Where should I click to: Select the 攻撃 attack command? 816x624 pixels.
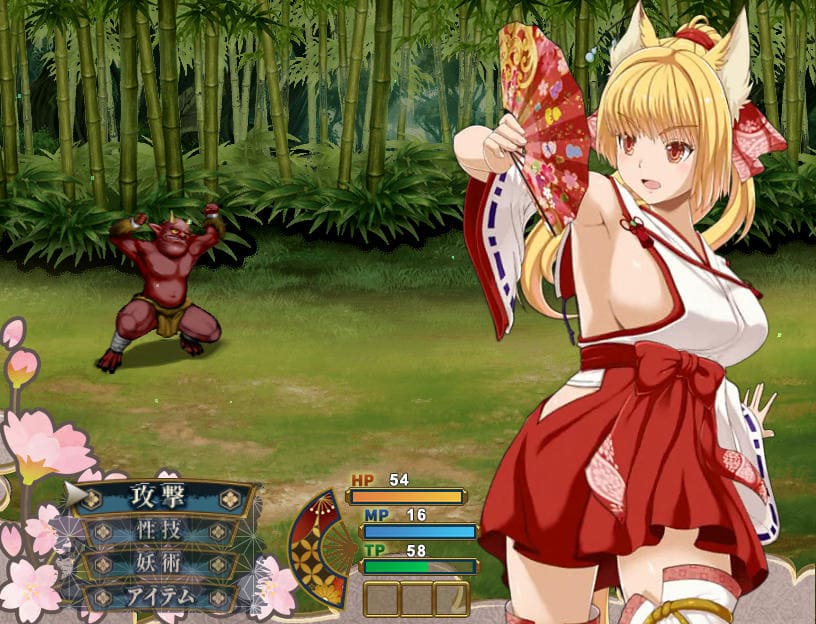click(158, 497)
